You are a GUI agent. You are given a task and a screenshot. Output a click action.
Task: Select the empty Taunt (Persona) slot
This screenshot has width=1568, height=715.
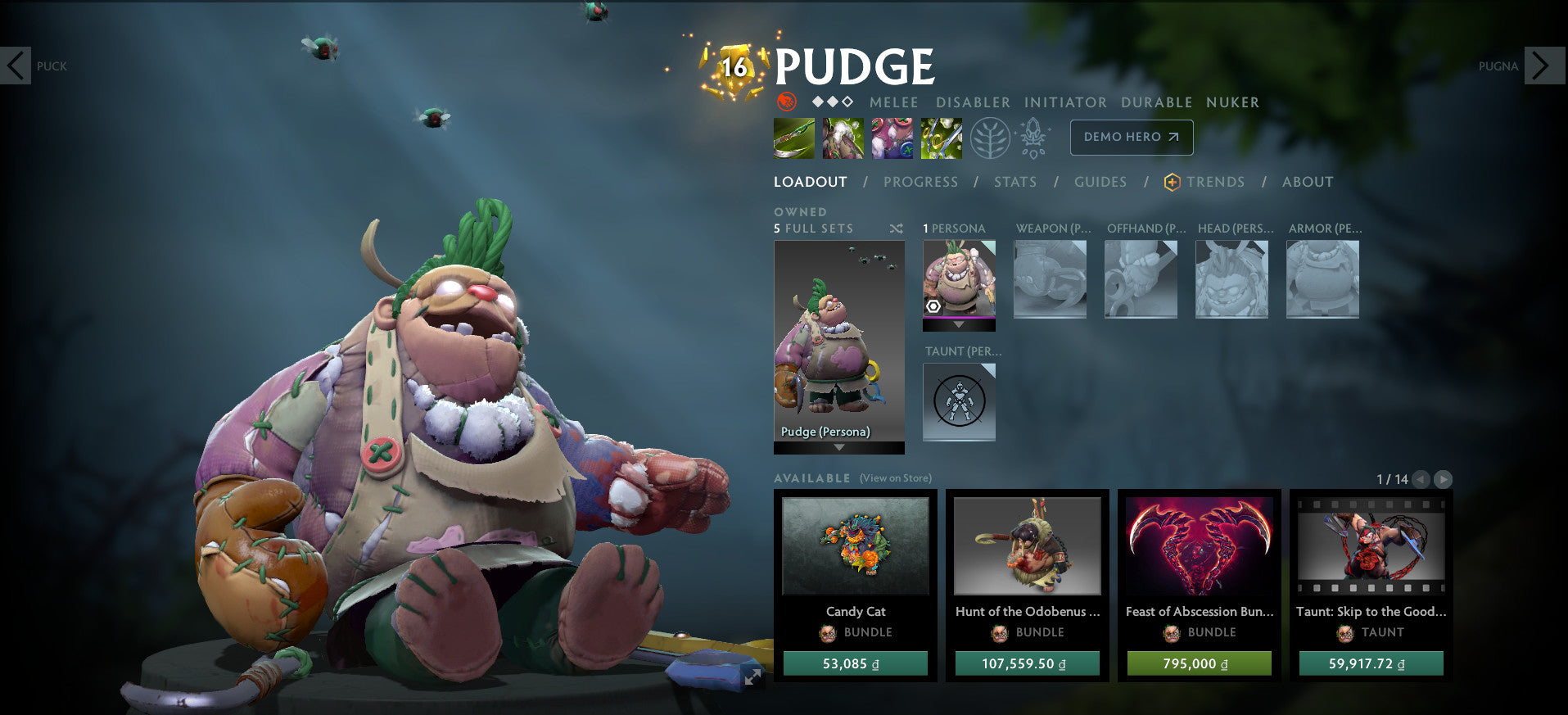tap(959, 401)
